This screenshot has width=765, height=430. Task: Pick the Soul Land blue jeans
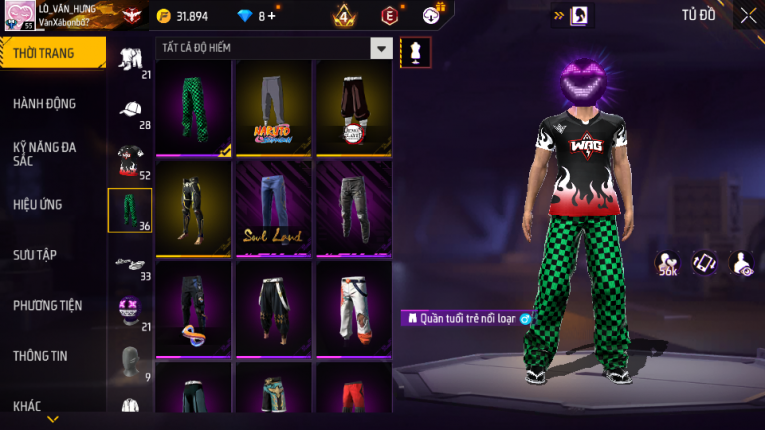[274, 208]
